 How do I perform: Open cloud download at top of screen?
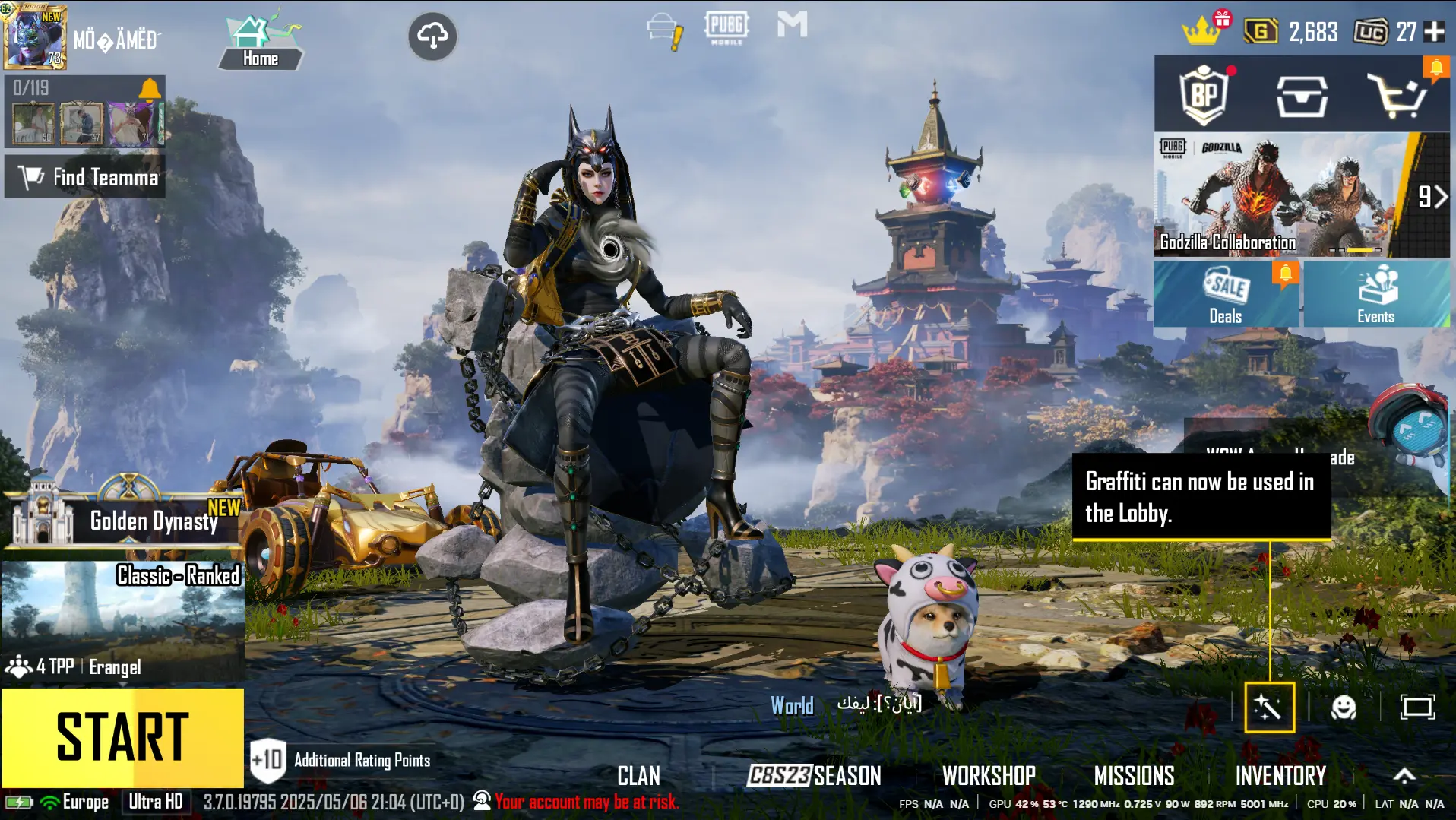(432, 36)
